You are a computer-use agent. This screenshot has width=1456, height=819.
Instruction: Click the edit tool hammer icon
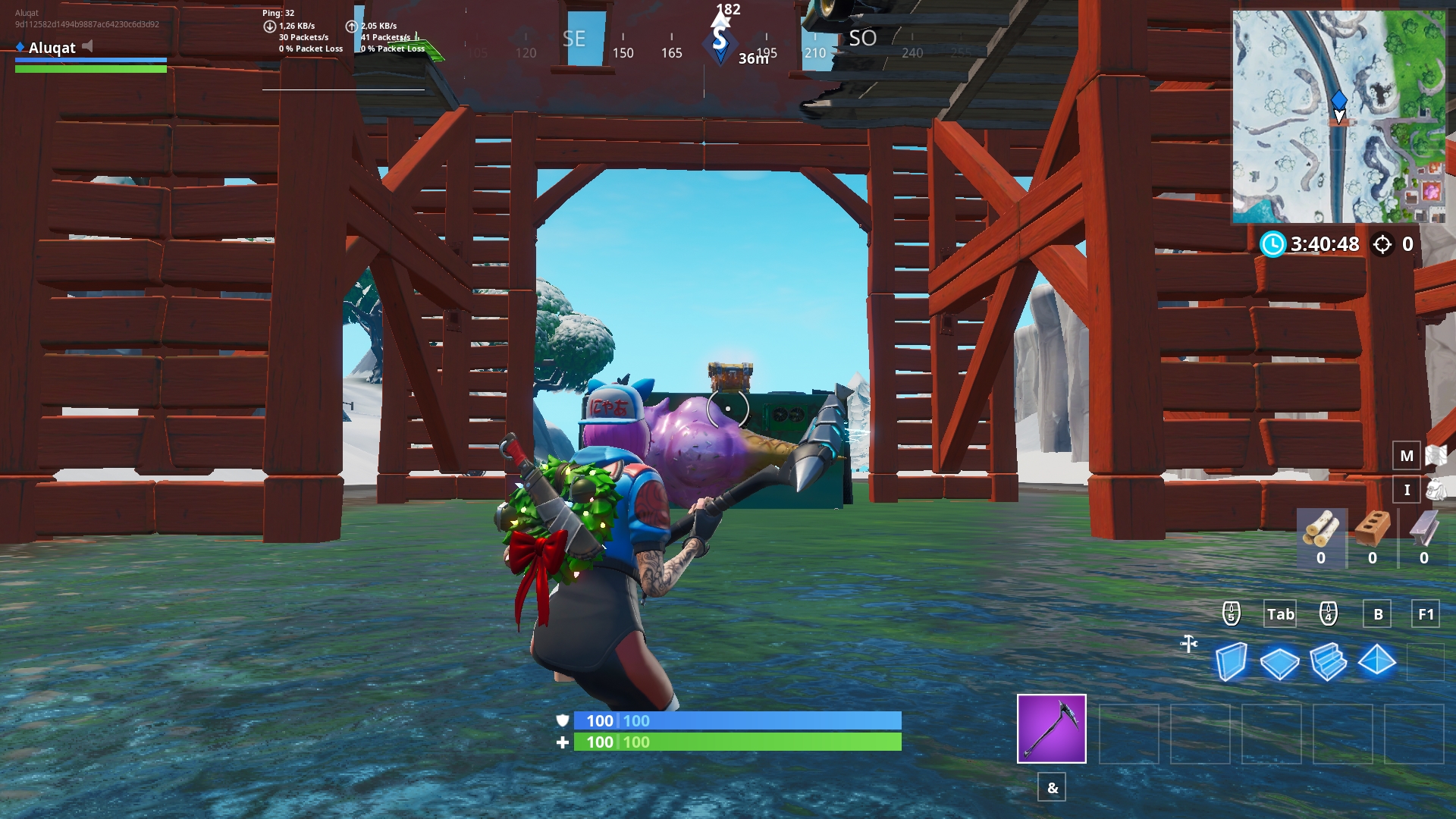[x=1188, y=643]
